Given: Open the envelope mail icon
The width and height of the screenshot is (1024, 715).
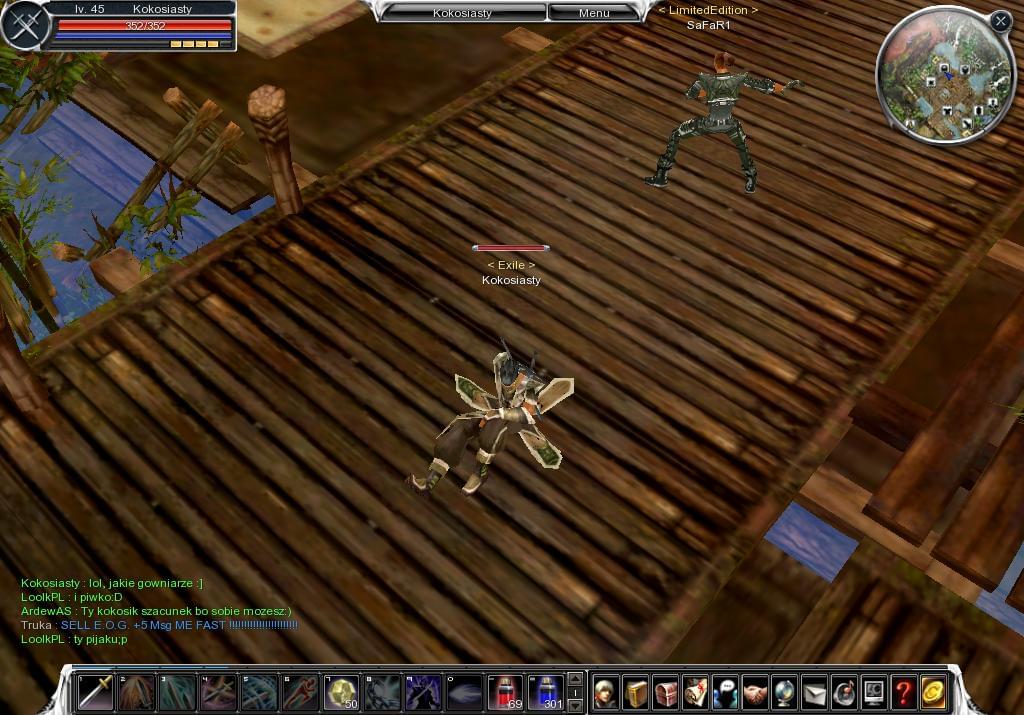Looking at the screenshot, I should tap(814, 691).
